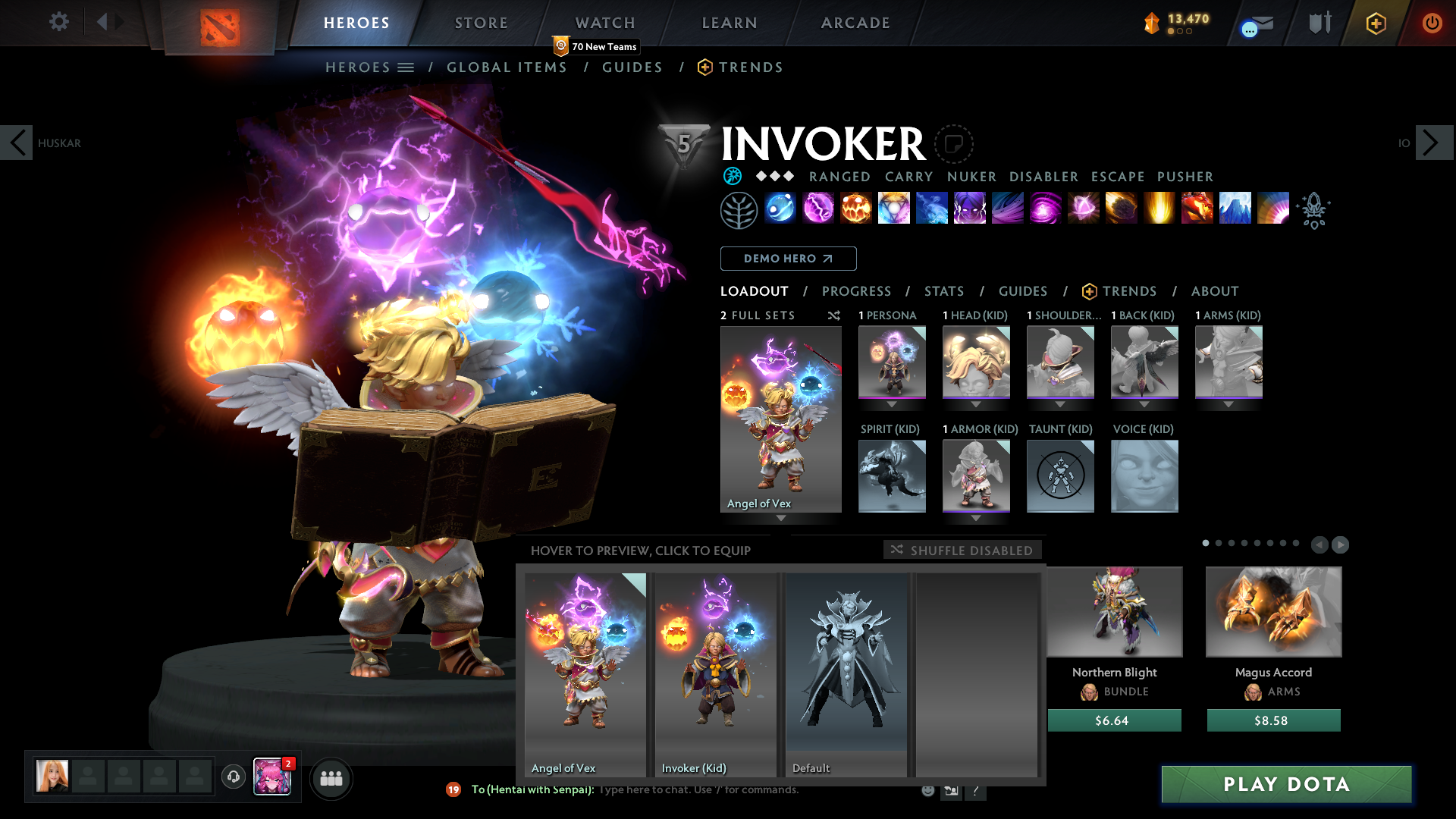Screen dimensions: 1456x819
Task: Open the Dota Plus hexagon icon
Action: (x=1376, y=23)
